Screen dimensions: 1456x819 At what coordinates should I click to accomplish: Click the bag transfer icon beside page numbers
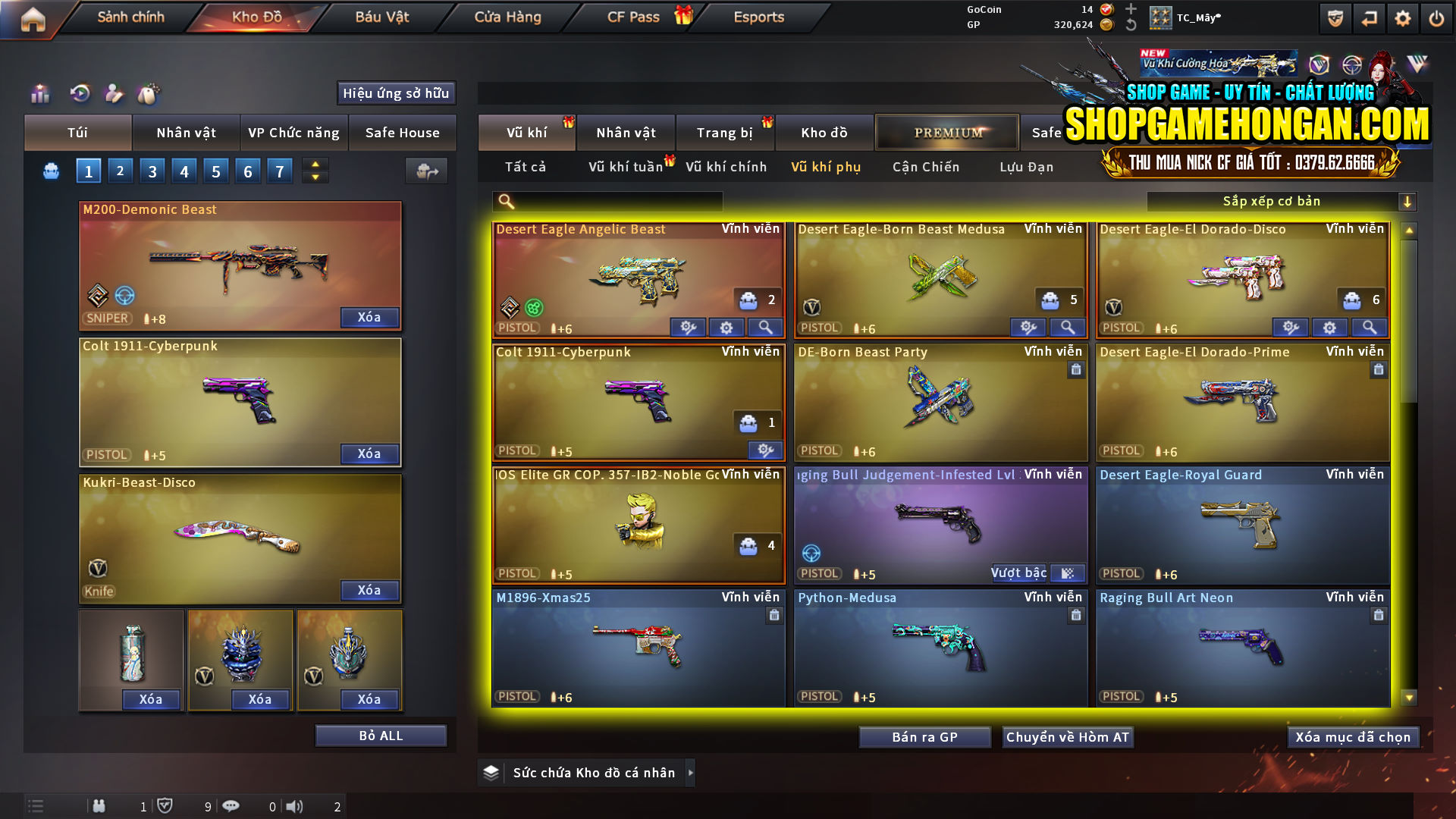(x=426, y=171)
